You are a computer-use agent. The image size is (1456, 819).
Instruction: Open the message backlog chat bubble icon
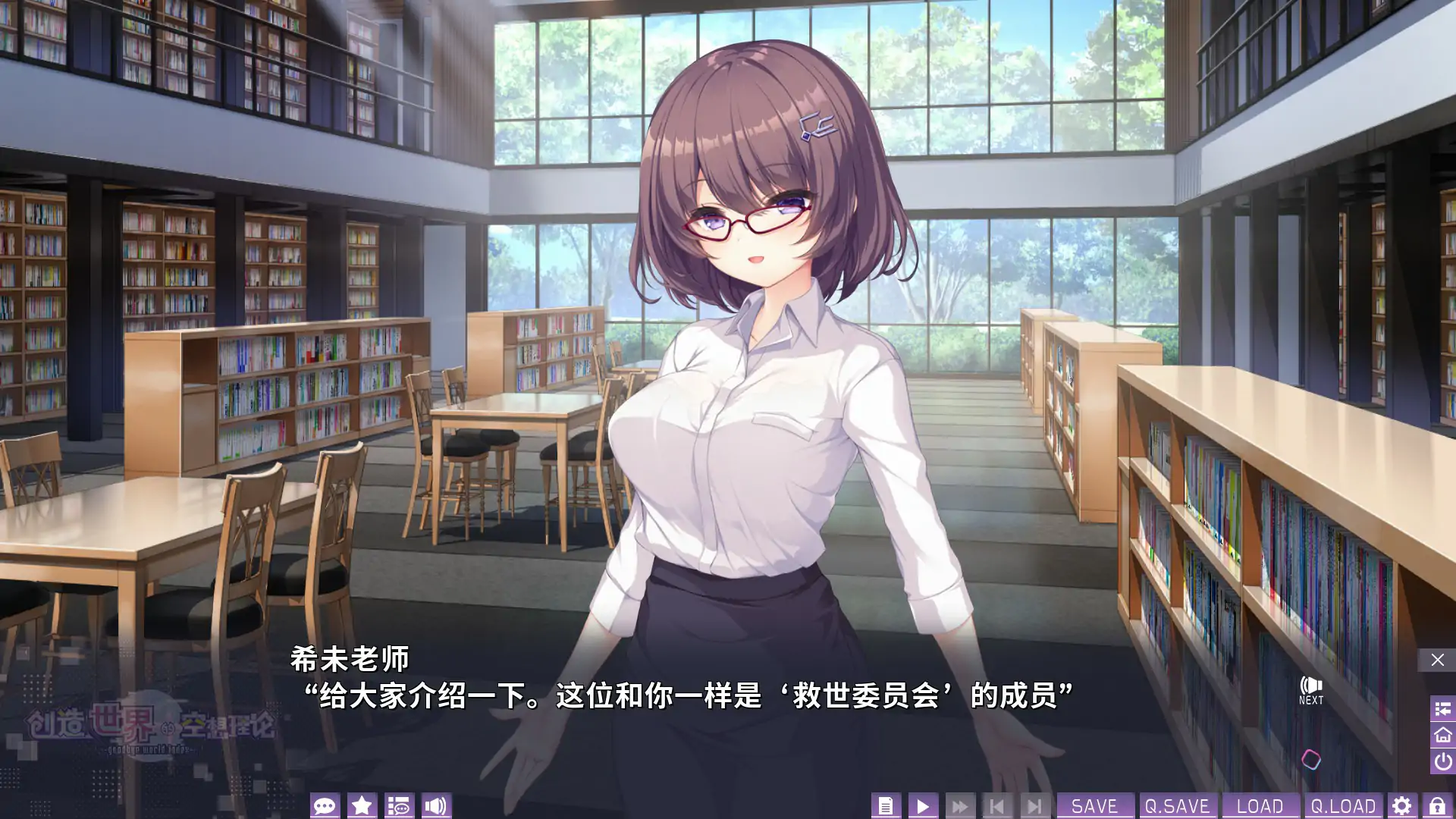(x=326, y=806)
